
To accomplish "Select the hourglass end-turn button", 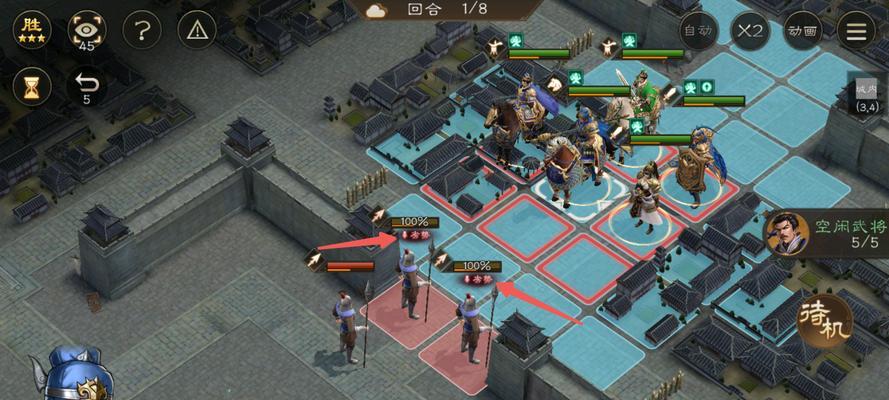I will [x=32, y=86].
